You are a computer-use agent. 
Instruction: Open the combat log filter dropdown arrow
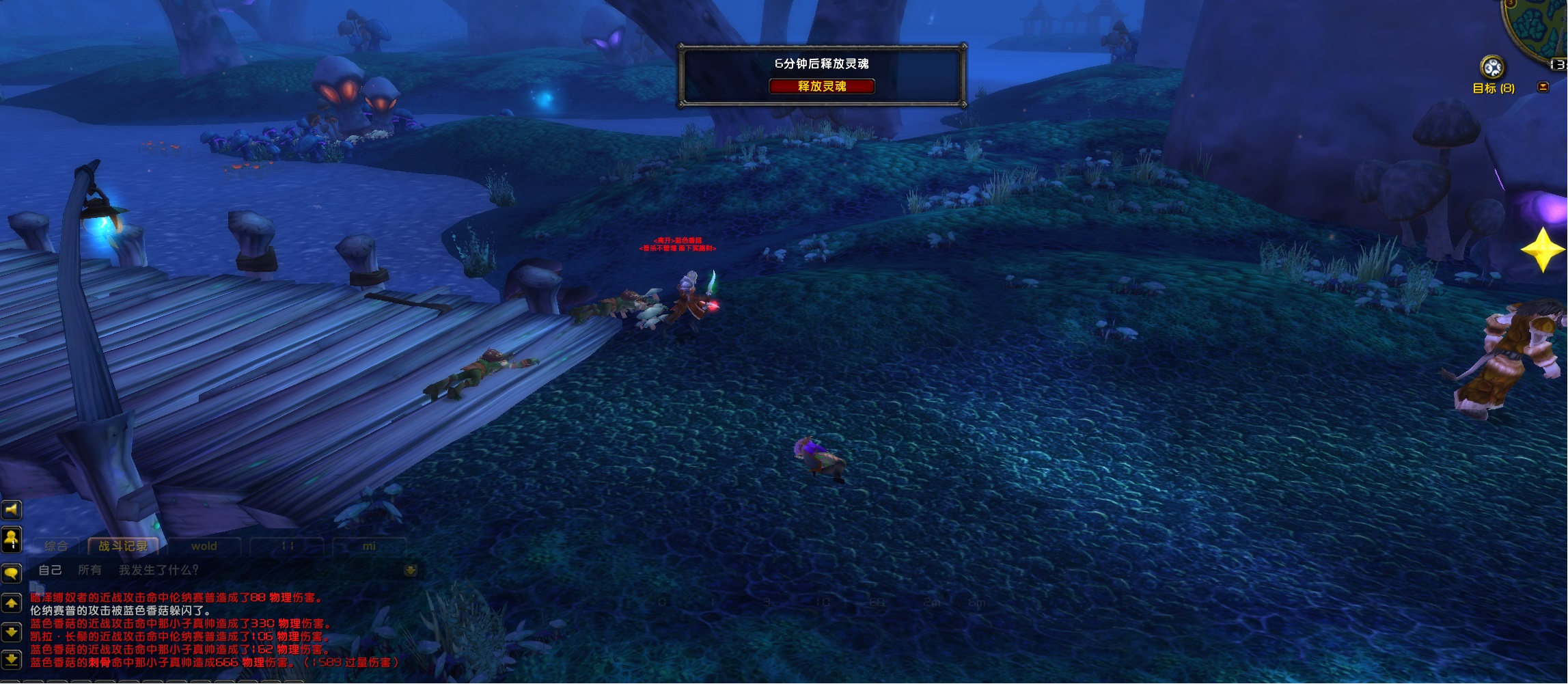pos(411,571)
